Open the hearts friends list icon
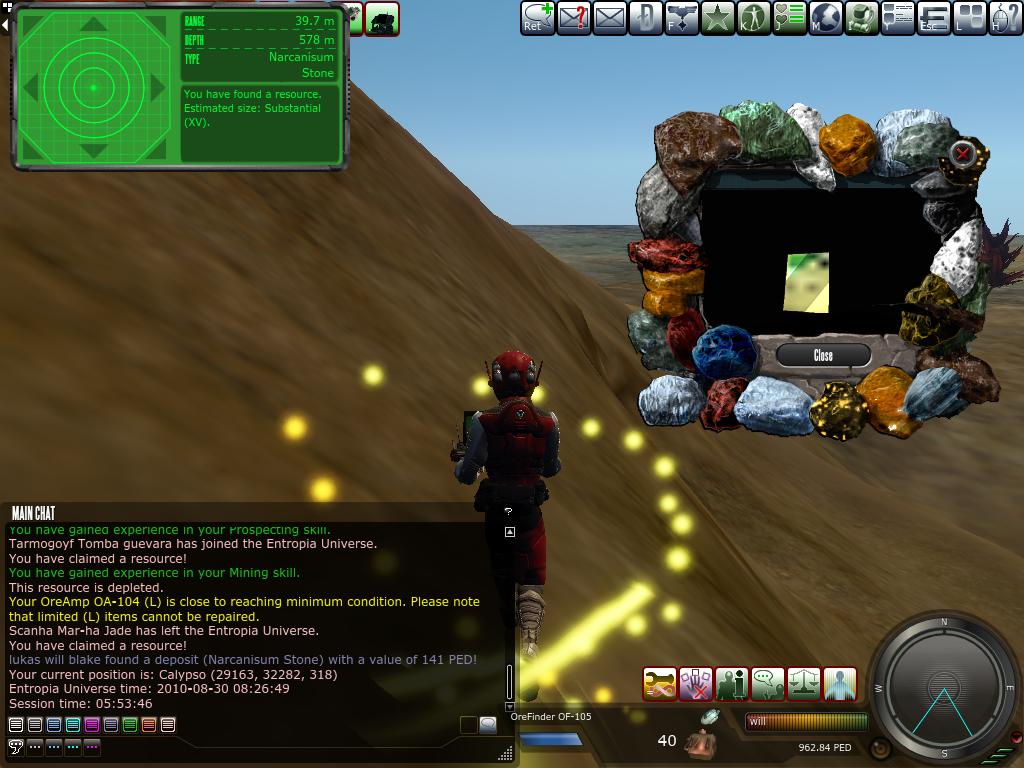 click(790, 17)
